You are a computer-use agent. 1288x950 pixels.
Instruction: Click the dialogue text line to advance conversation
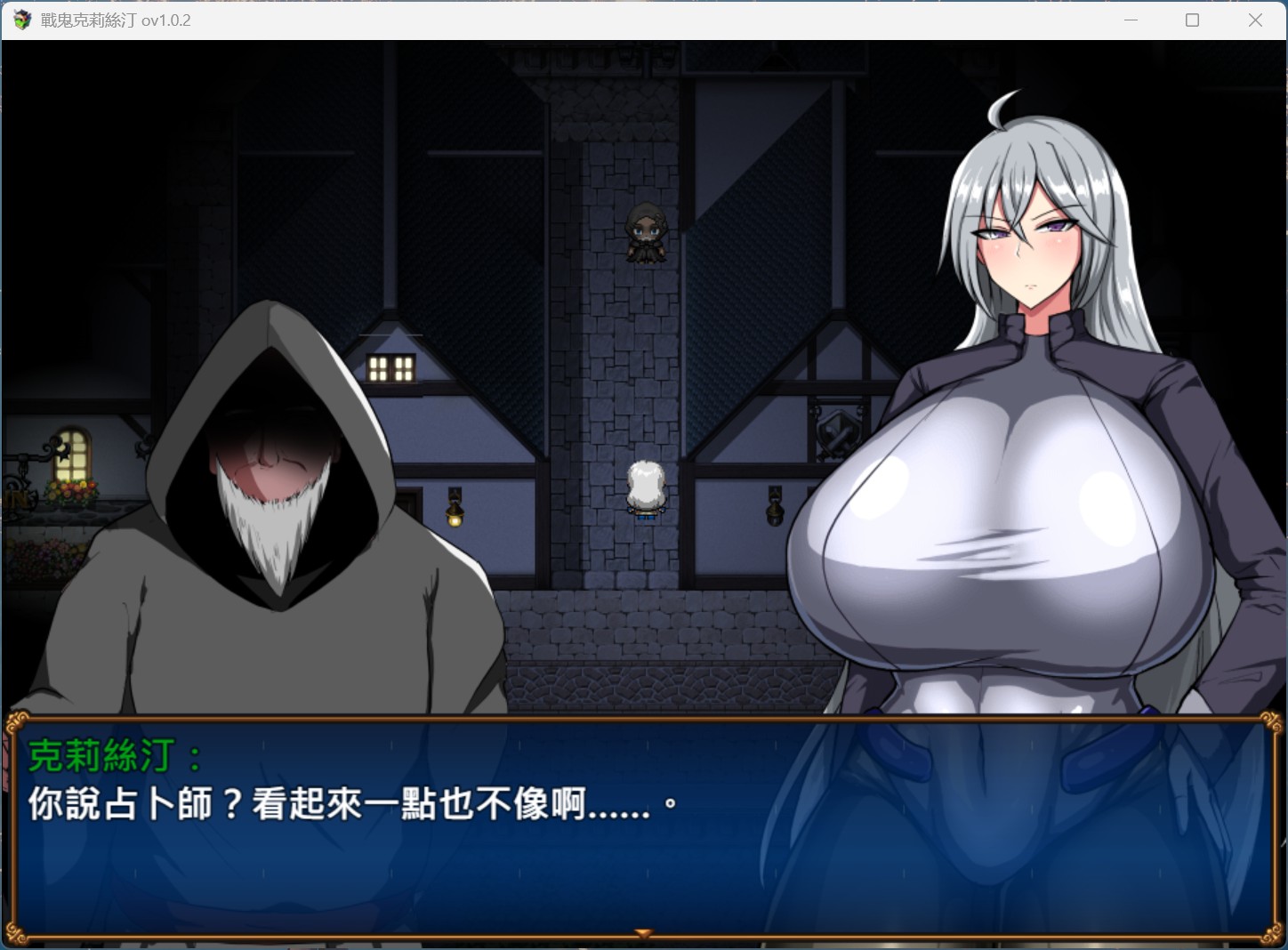(x=351, y=807)
